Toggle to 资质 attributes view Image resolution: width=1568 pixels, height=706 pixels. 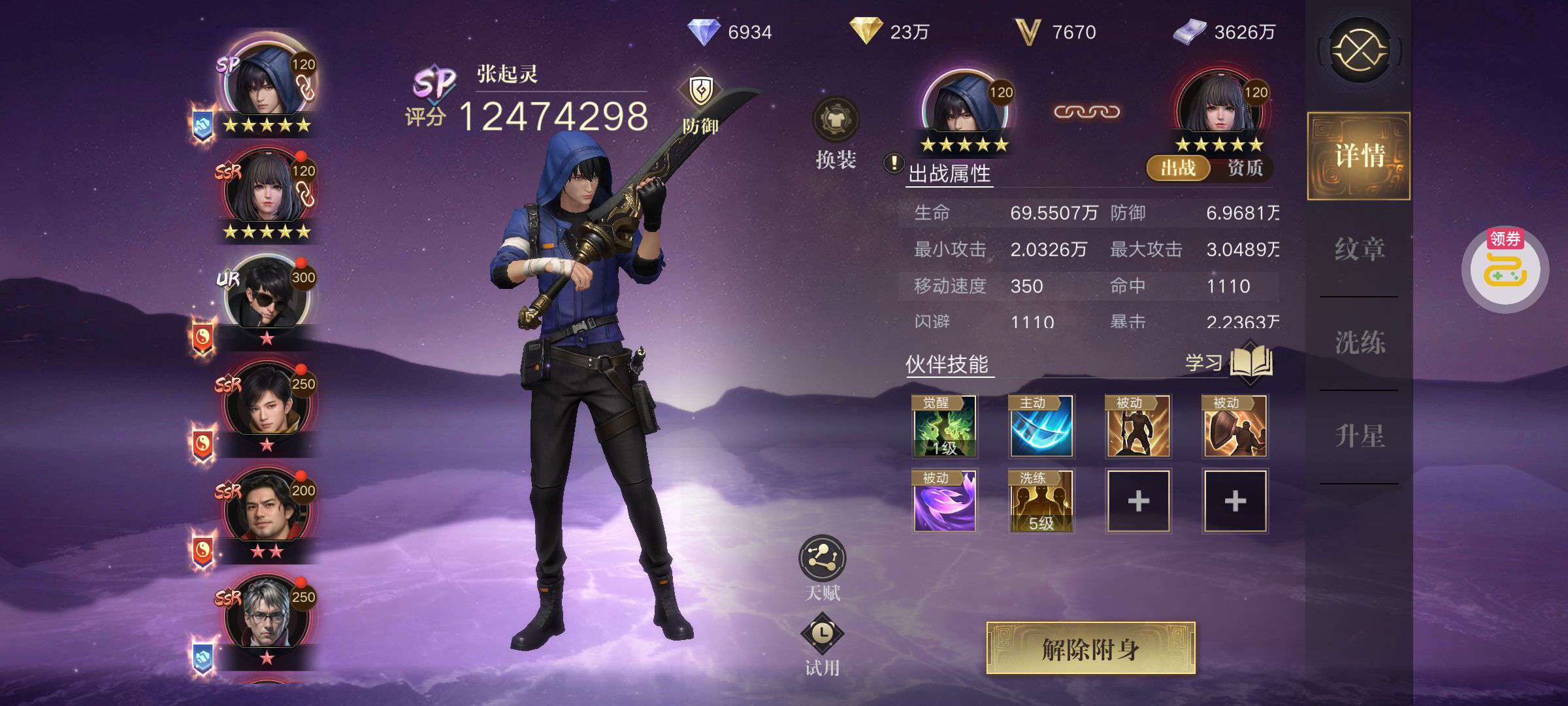point(1245,168)
